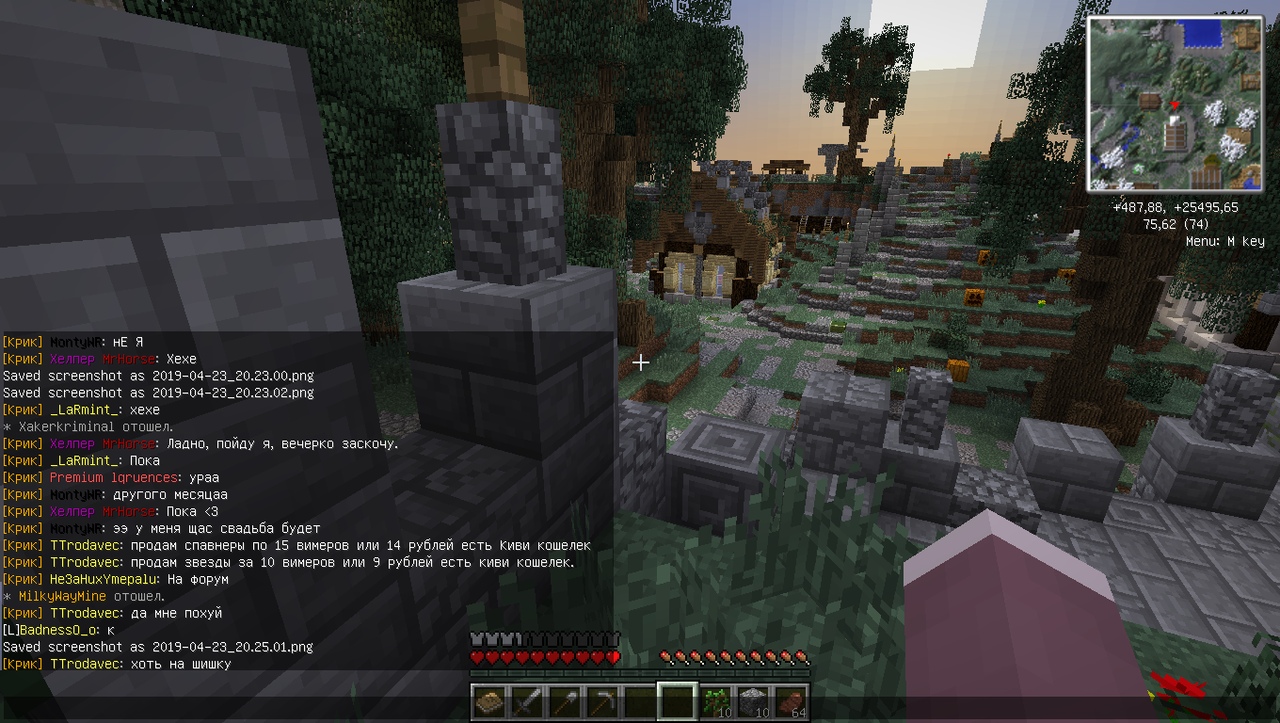
Task: Equip the stone pickaxe from the hotbar
Action: 602,702
